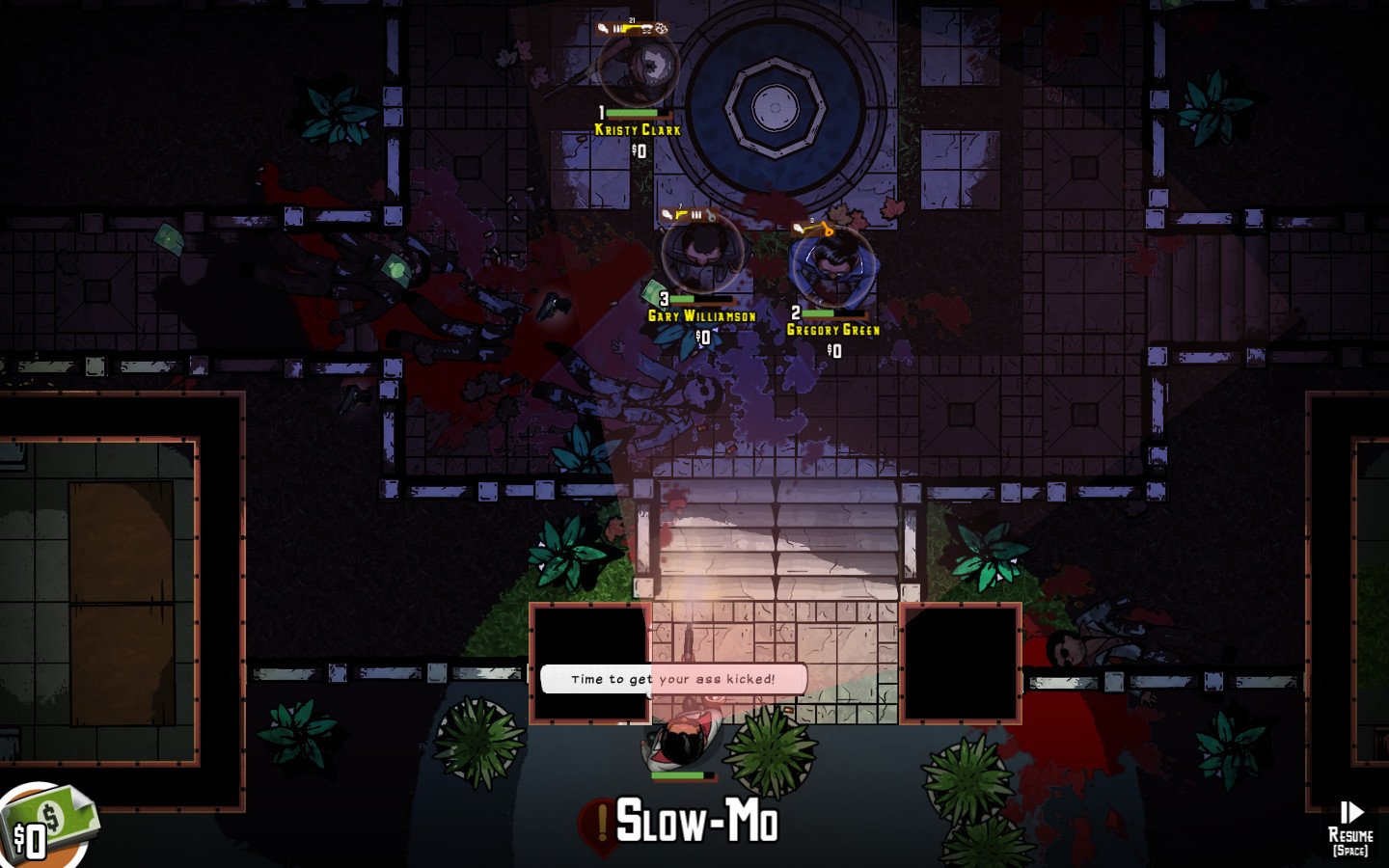Select the pistol icon above Kristy Clark

[630, 28]
